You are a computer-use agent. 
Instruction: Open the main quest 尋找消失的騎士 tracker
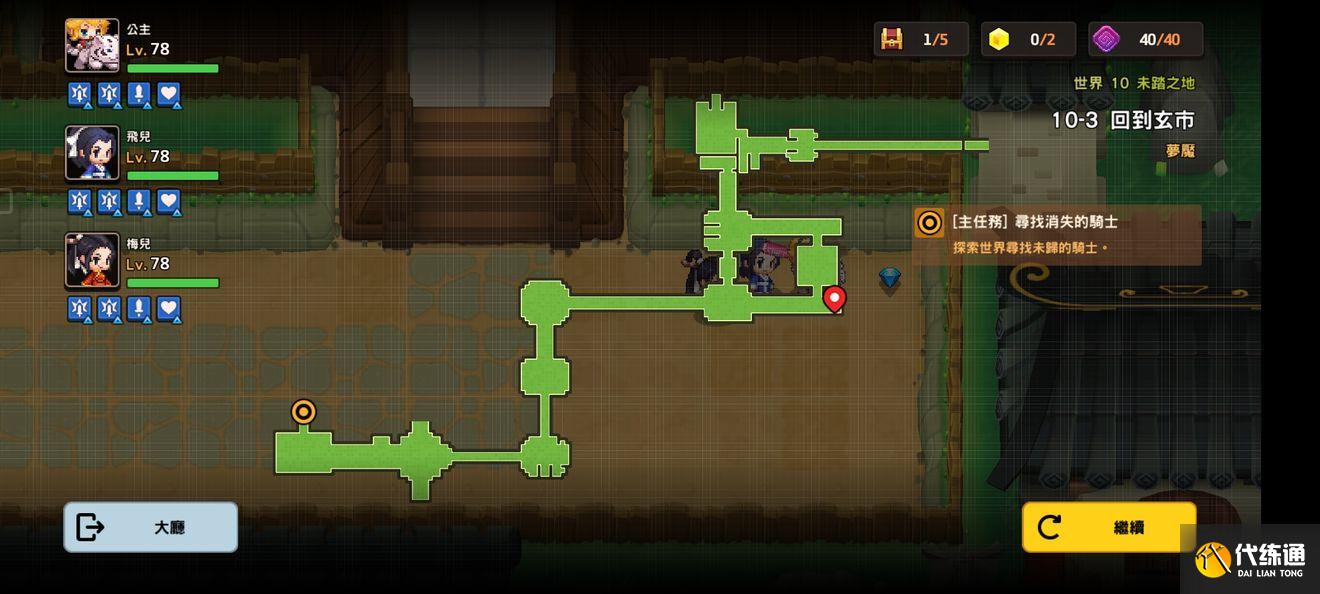[x=1057, y=234]
